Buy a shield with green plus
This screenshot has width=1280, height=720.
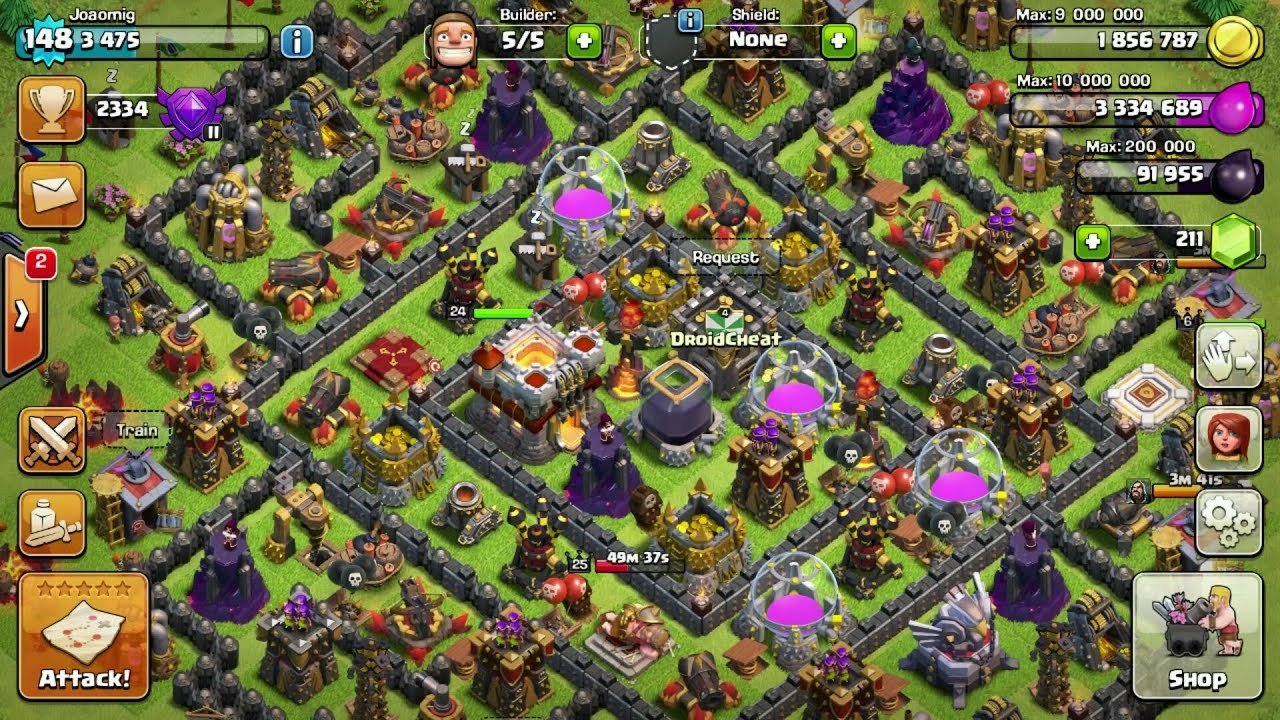[x=838, y=41]
